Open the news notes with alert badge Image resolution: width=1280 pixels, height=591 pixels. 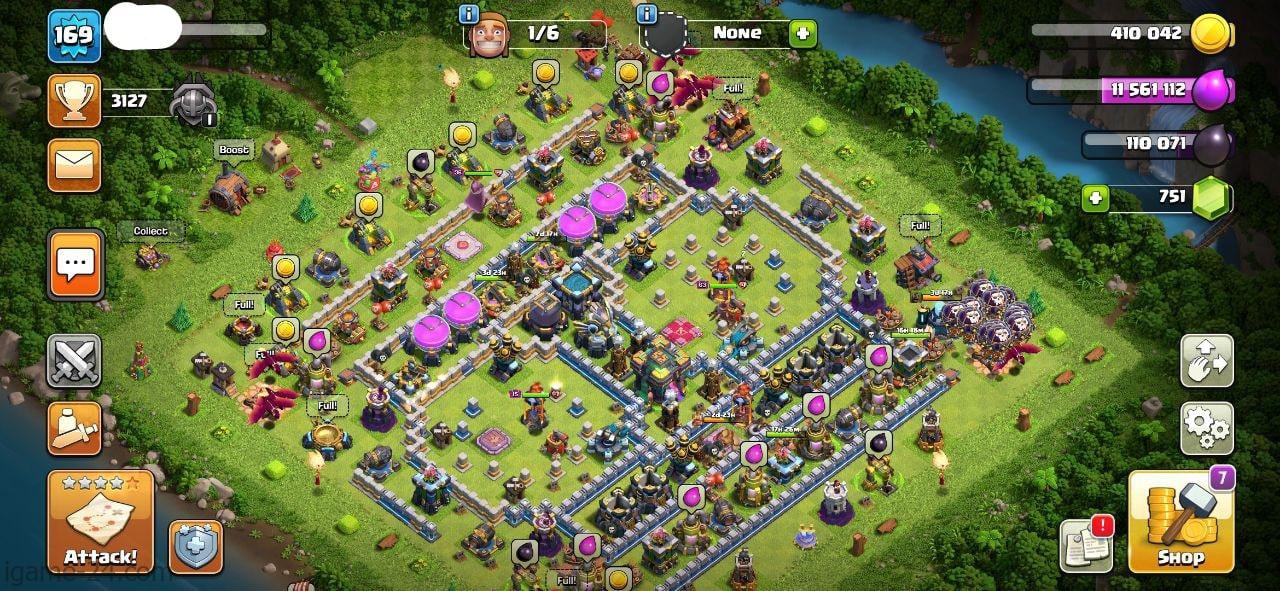pos(1087,545)
